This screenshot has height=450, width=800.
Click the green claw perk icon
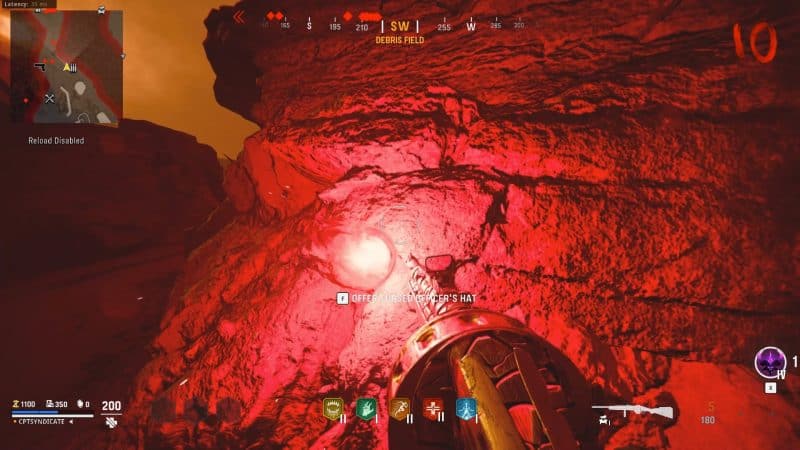click(365, 408)
